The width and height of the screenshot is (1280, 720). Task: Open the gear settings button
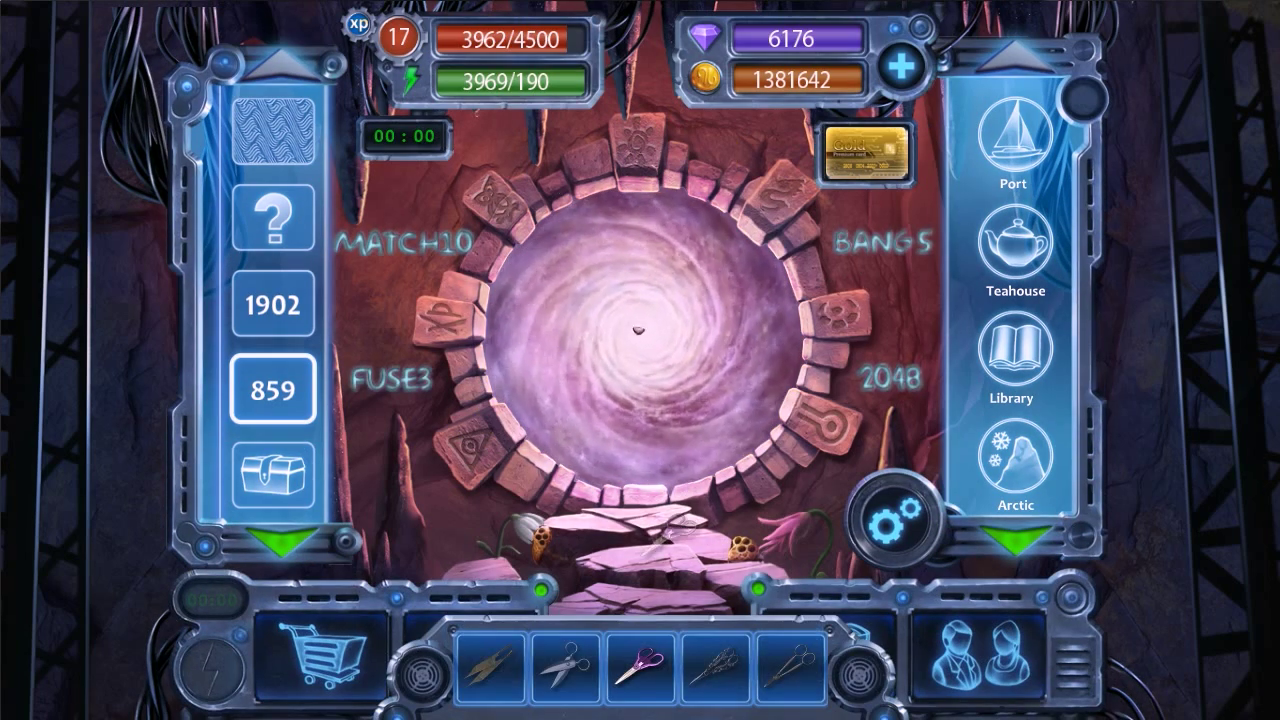[893, 520]
